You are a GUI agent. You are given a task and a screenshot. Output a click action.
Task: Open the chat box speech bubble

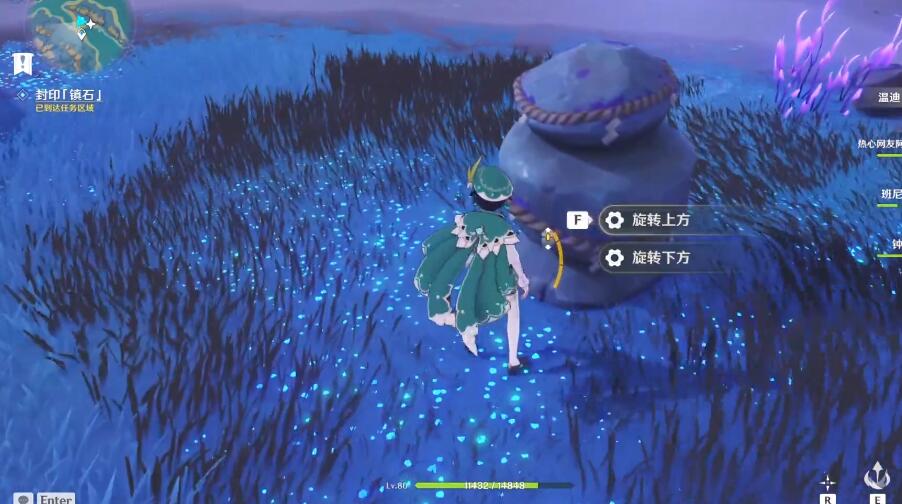click(x=22, y=498)
